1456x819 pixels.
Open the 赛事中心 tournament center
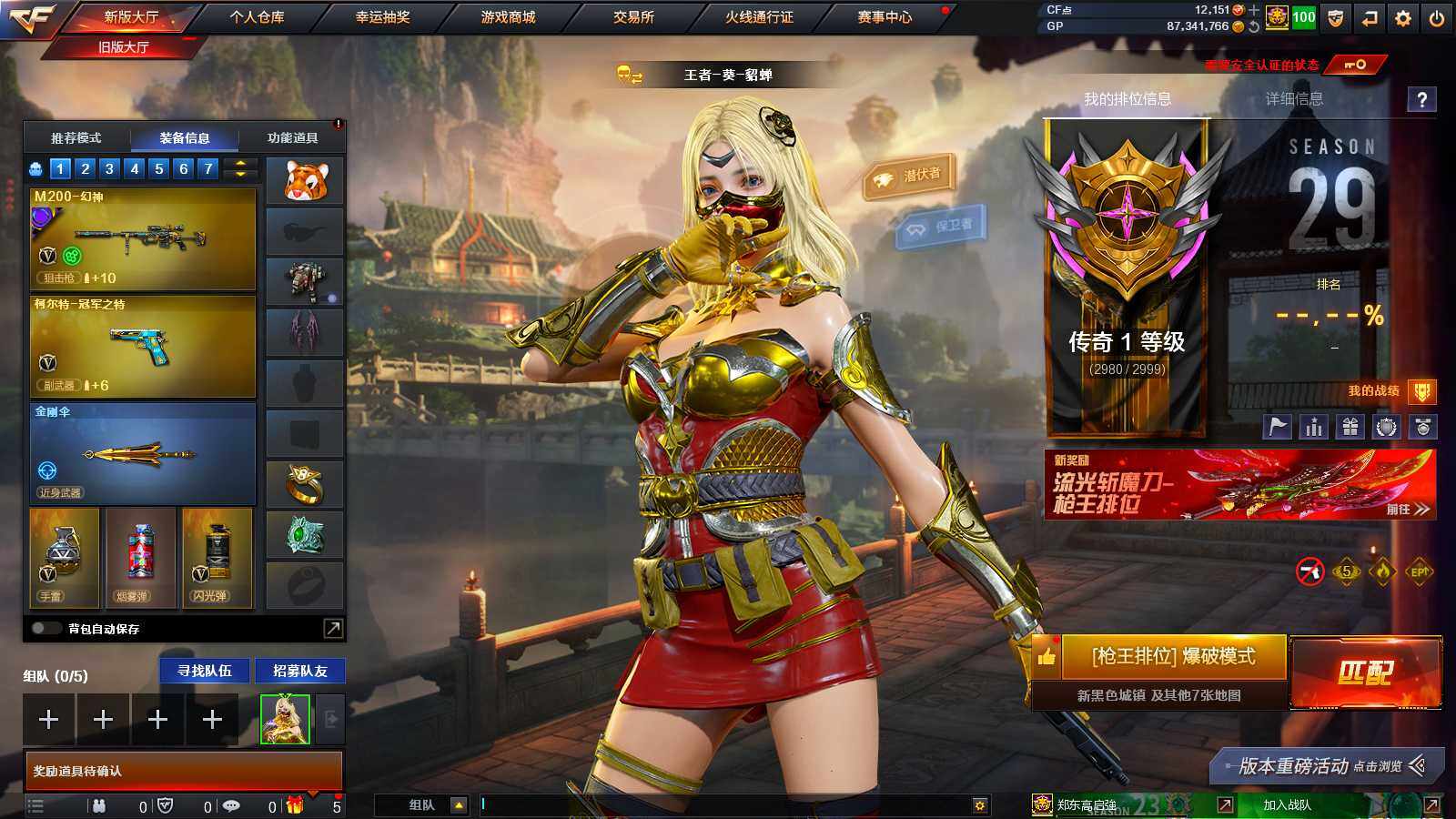884,17
